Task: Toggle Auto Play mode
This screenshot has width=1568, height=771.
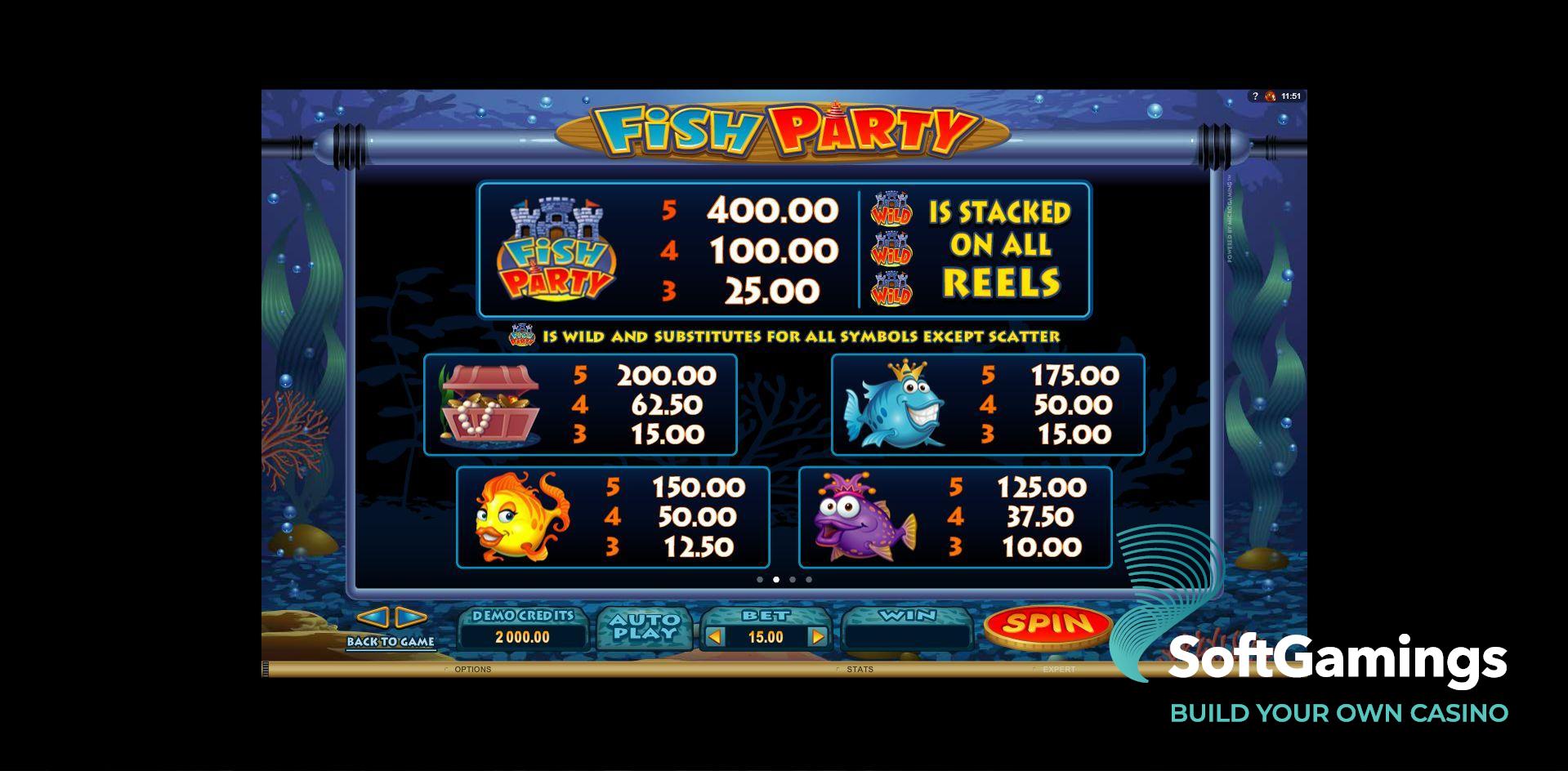Action: 646,626
